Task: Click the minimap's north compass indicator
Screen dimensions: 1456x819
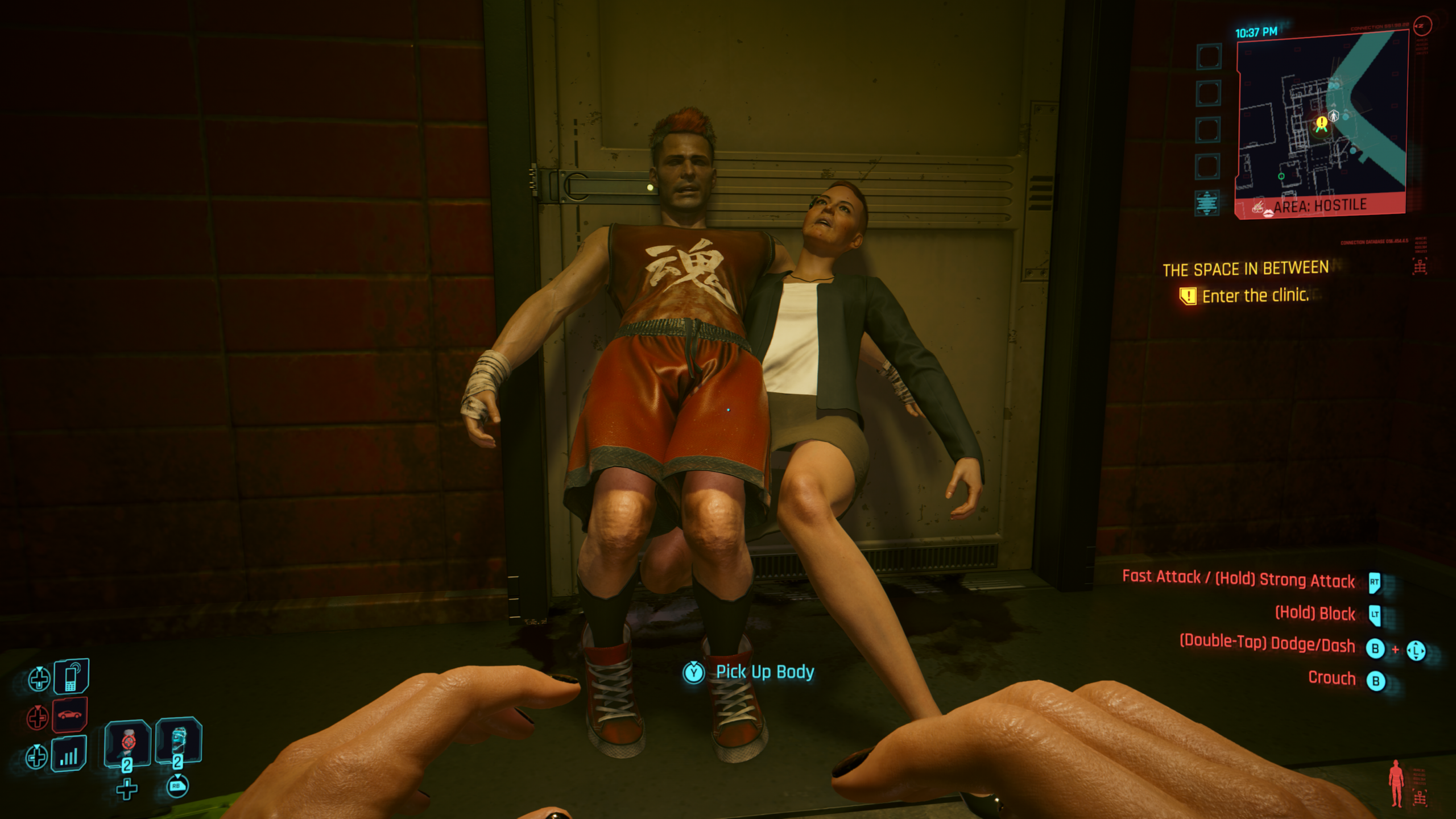Action: coord(1422,26)
